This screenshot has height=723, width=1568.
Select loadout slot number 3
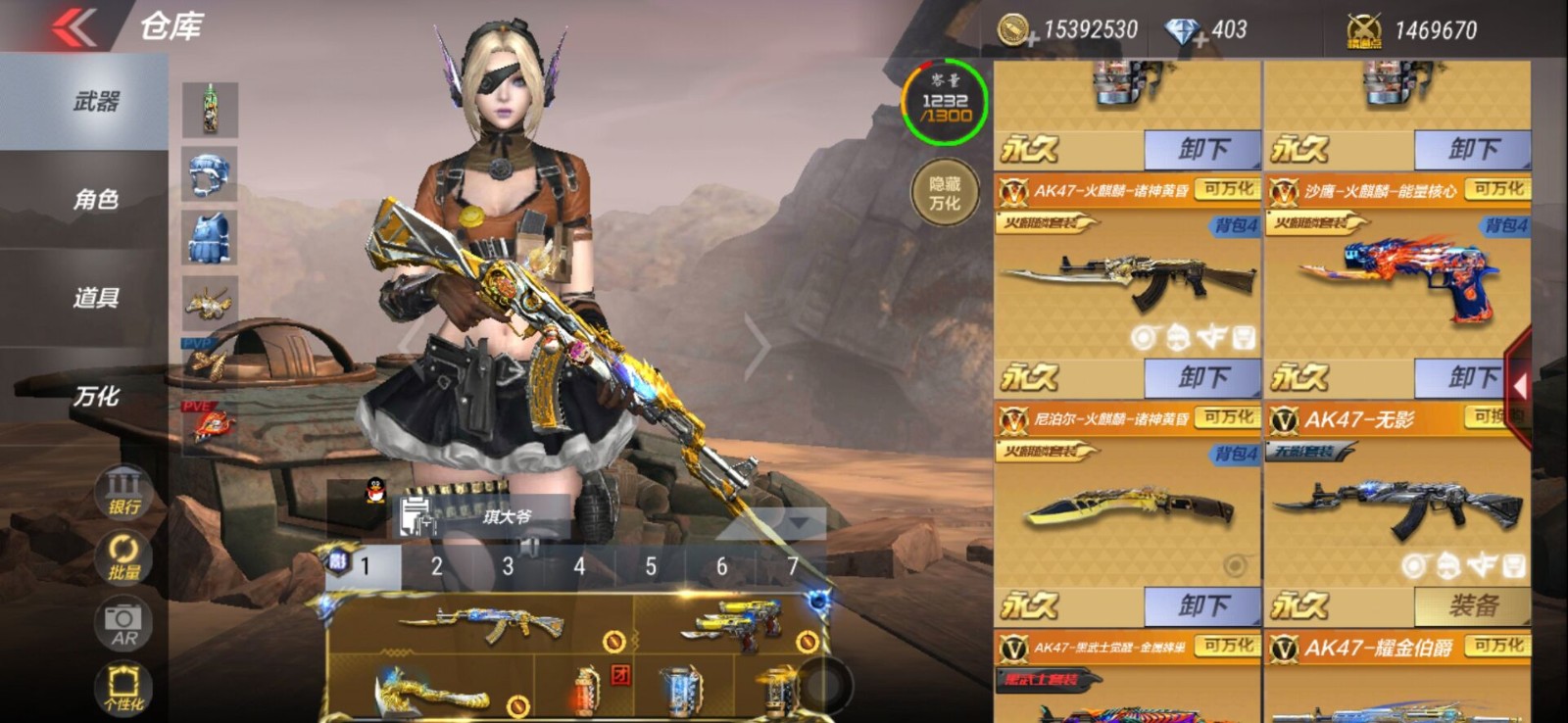tap(506, 564)
